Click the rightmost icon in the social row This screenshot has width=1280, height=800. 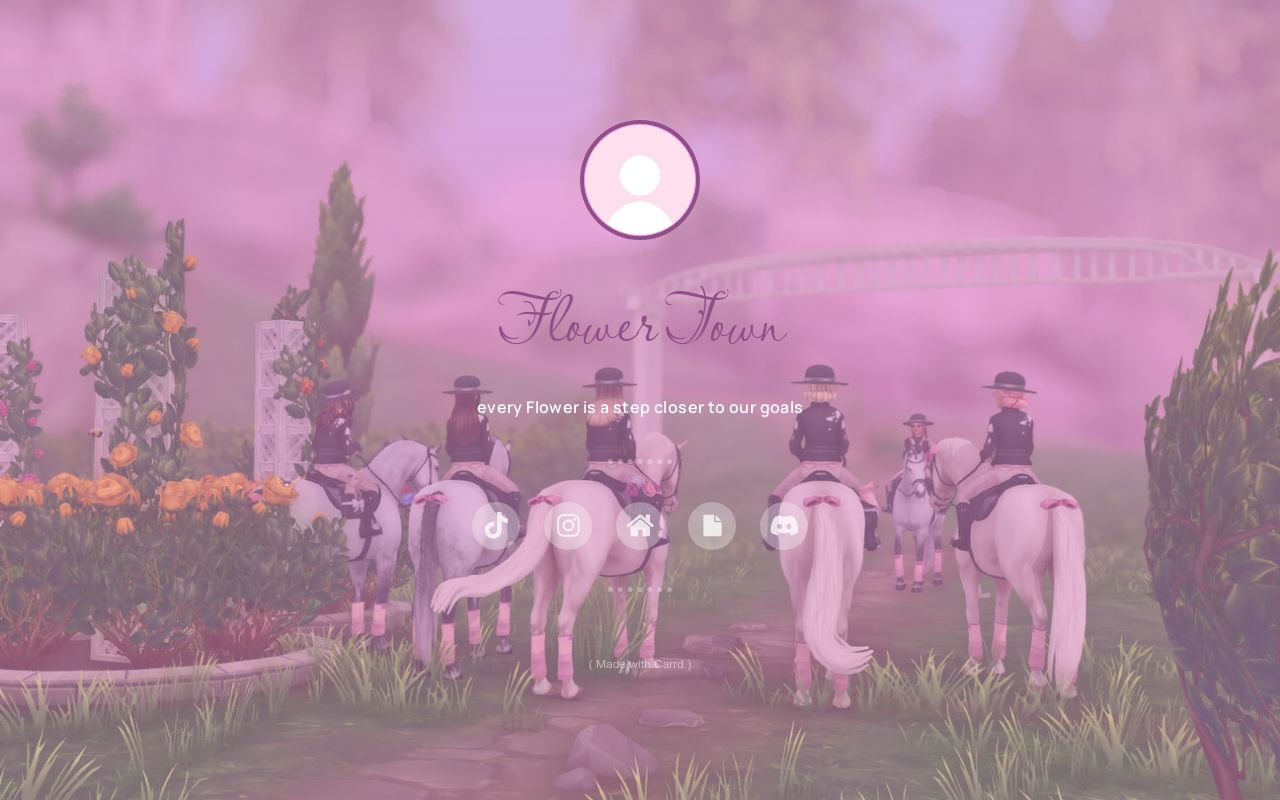pyautogui.click(x=784, y=525)
